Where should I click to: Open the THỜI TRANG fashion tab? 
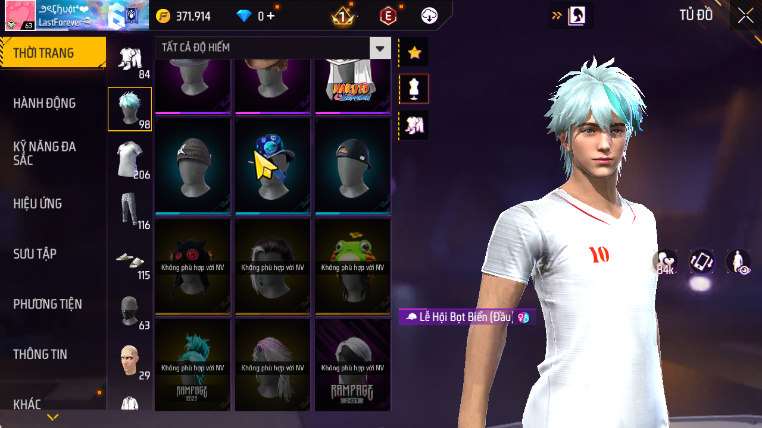[52, 53]
